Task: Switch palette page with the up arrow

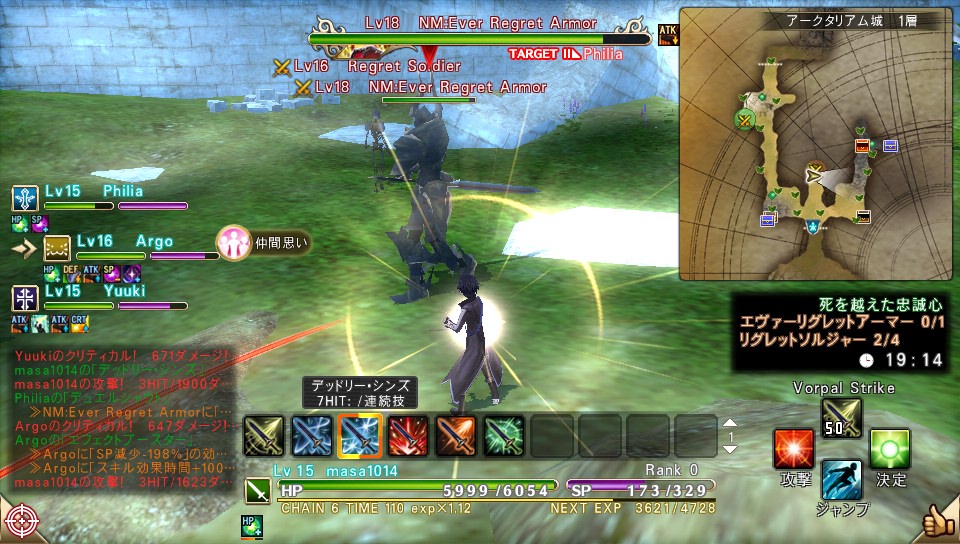Action: click(x=729, y=423)
